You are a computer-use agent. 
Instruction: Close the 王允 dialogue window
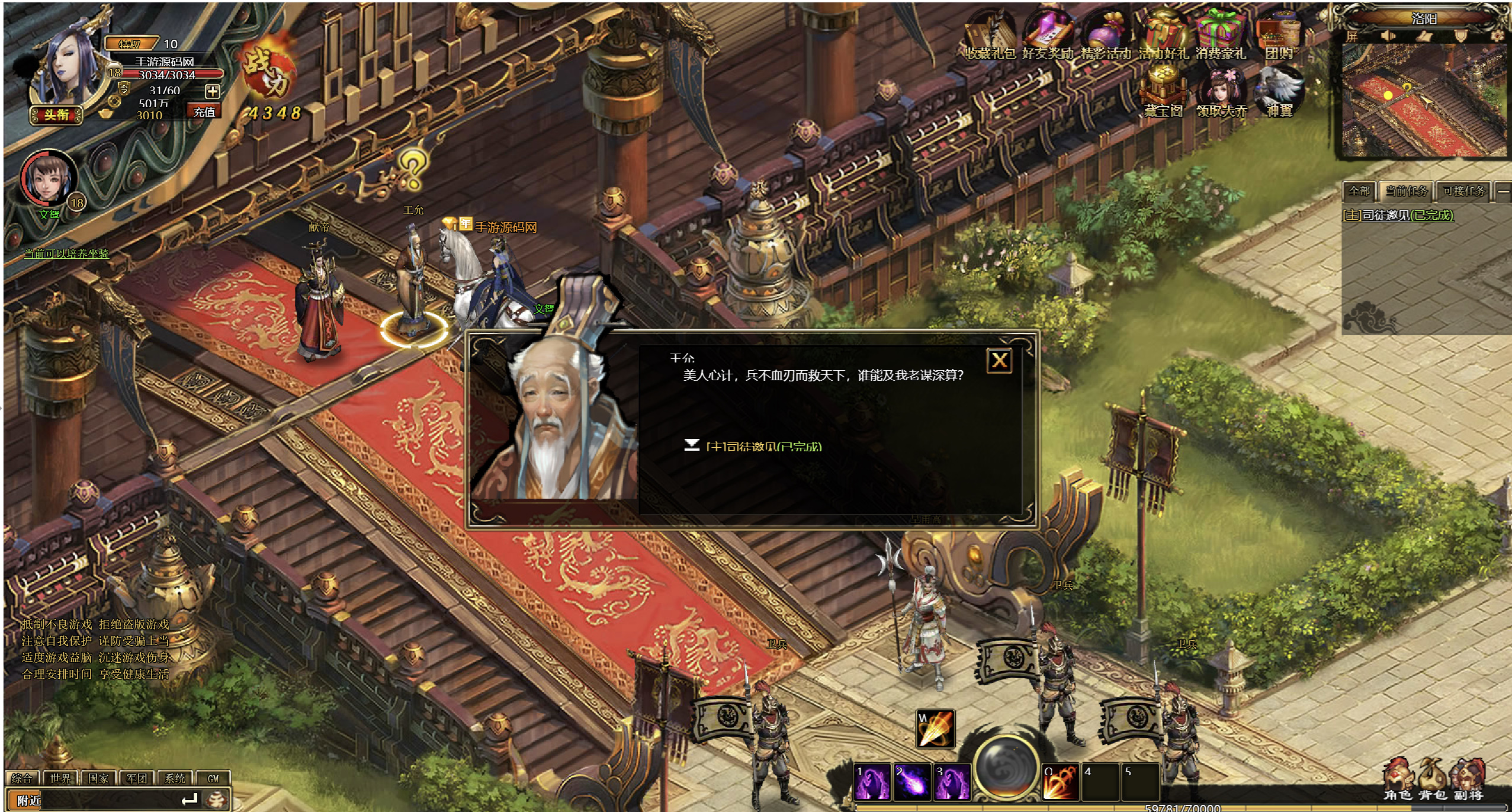coord(999,360)
